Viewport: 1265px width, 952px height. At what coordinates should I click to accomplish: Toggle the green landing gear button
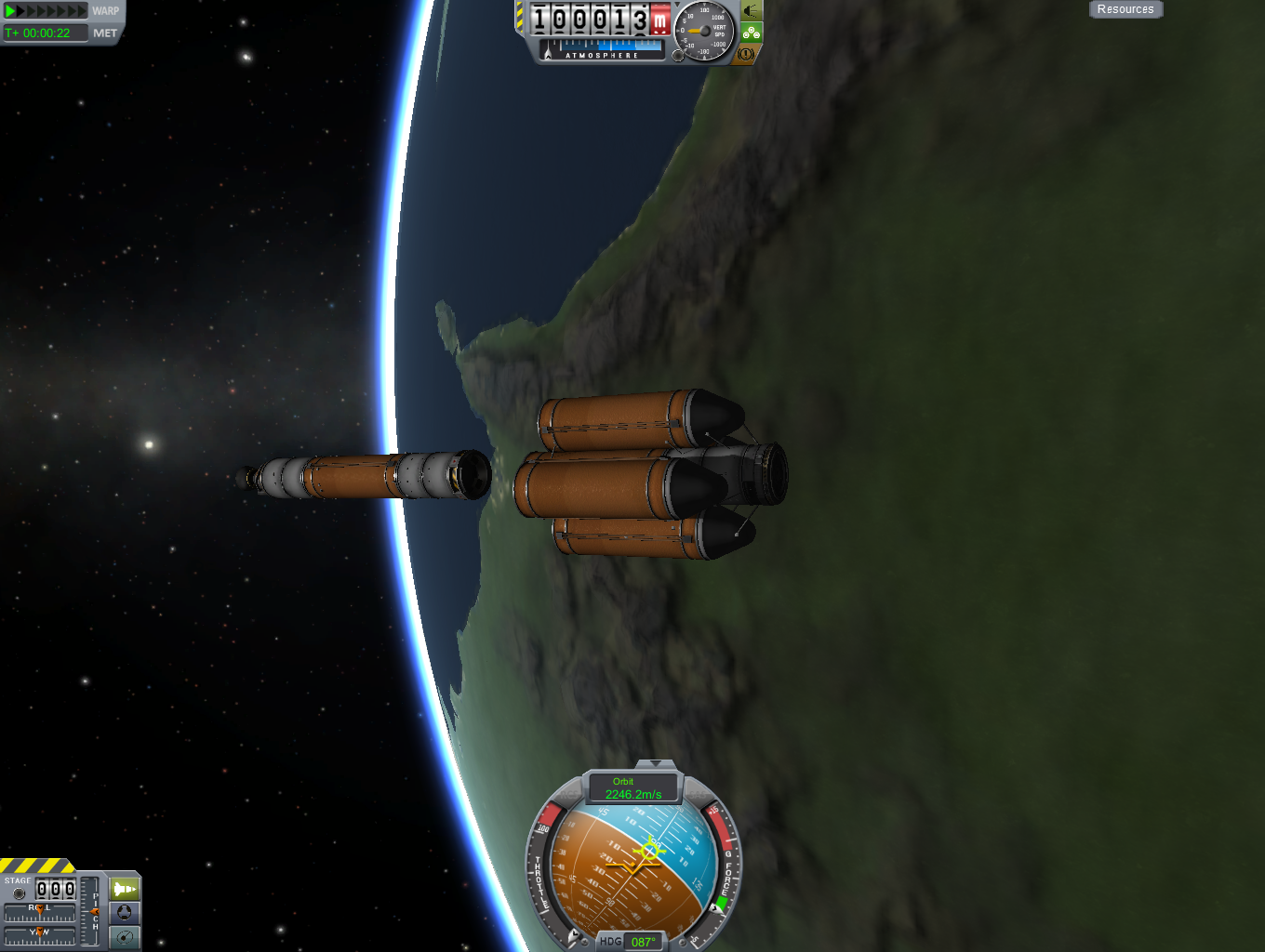(752, 33)
